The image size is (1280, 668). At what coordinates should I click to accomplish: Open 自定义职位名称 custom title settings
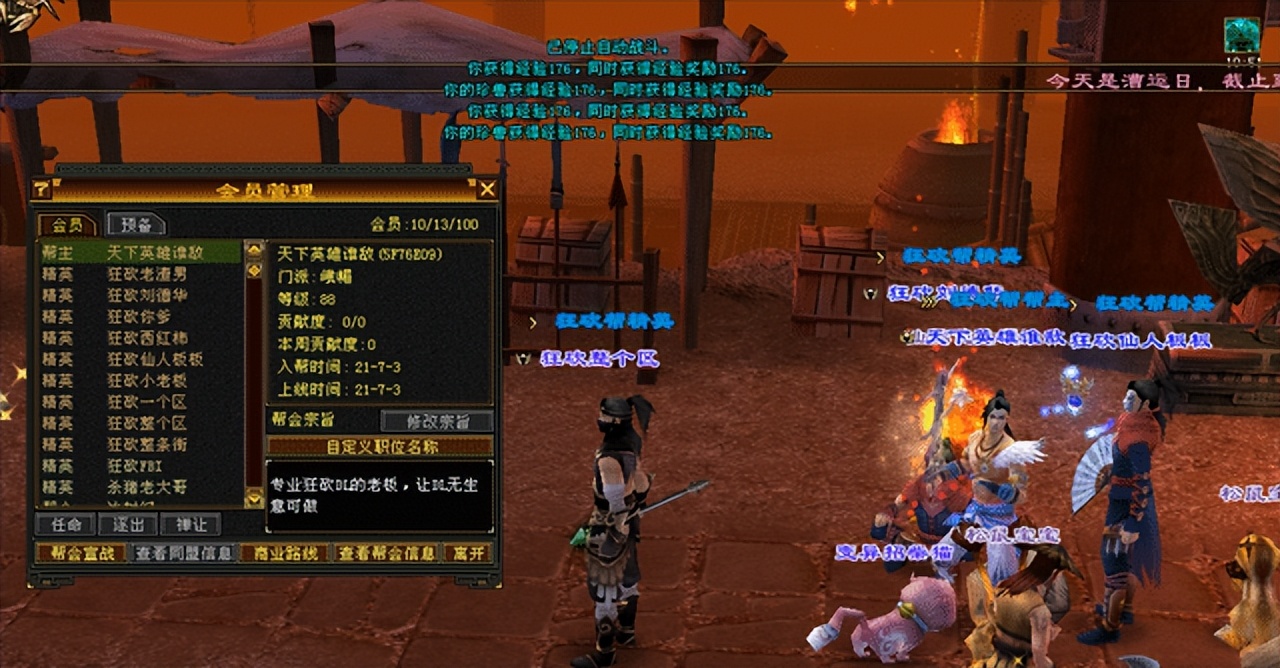click(x=380, y=446)
